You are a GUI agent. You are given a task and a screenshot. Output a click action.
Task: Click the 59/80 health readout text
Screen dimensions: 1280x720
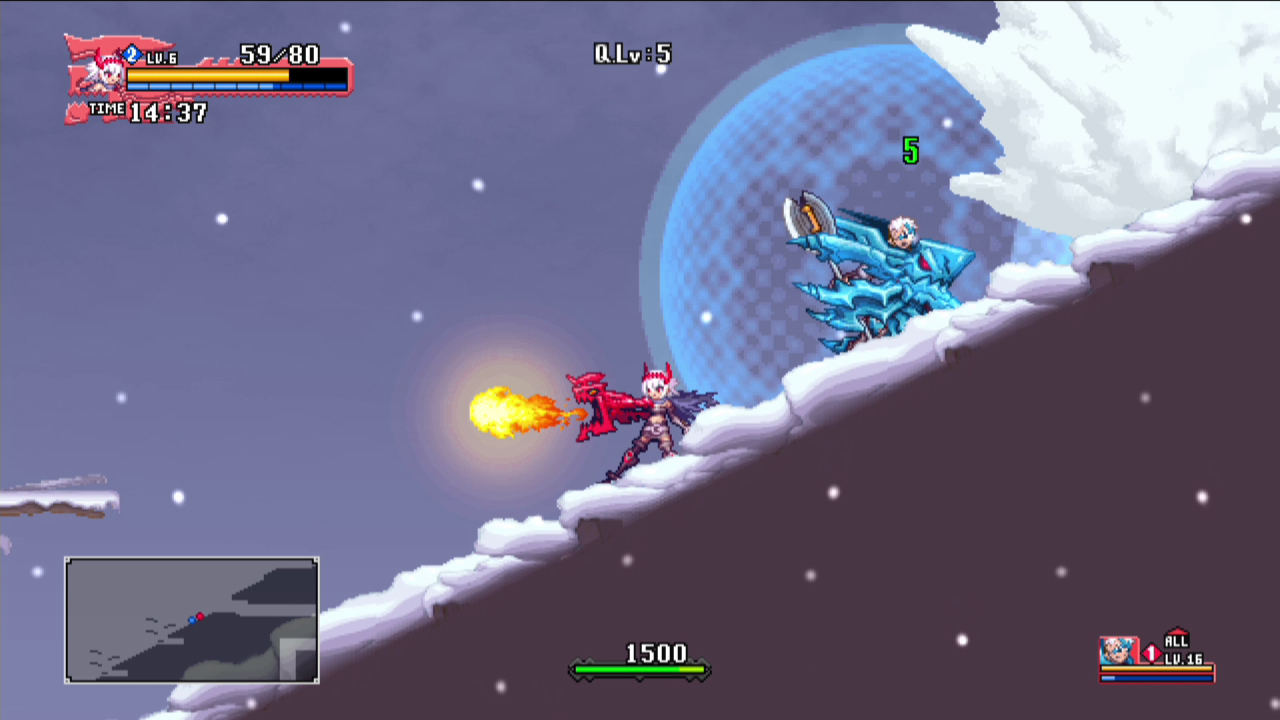pyautogui.click(x=280, y=52)
